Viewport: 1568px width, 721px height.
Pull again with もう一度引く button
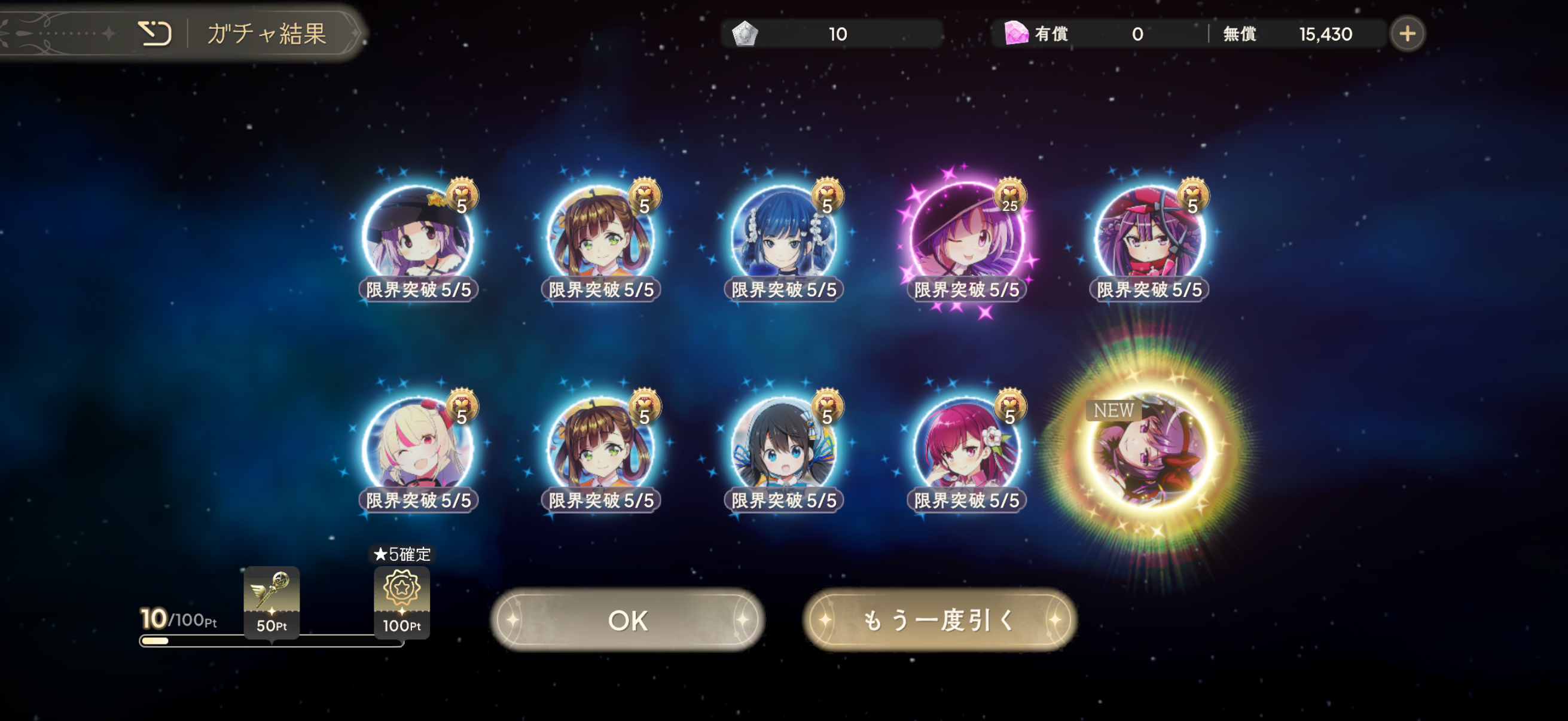click(939, 620)
